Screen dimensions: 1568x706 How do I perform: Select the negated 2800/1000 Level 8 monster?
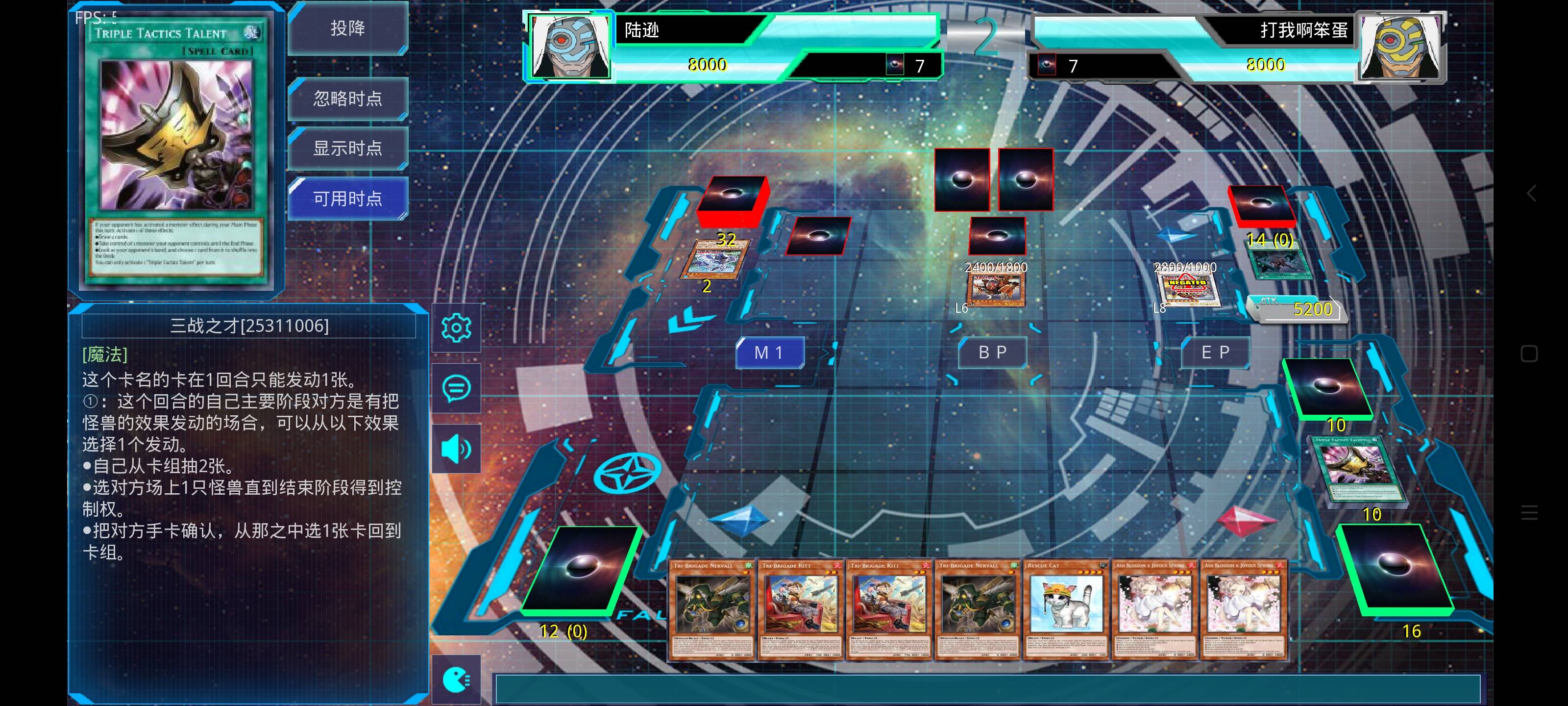pos(1187,289)
